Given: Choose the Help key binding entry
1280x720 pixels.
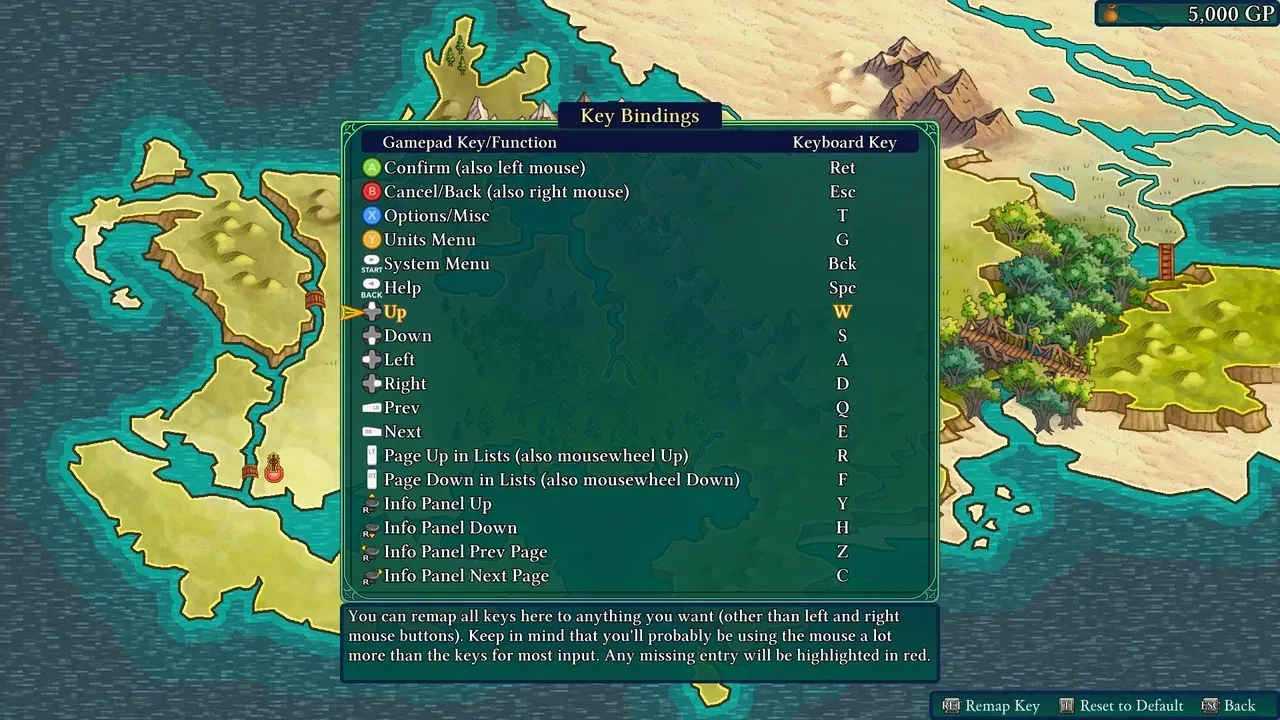Looking at the screenshot, I should click(402, 288).
